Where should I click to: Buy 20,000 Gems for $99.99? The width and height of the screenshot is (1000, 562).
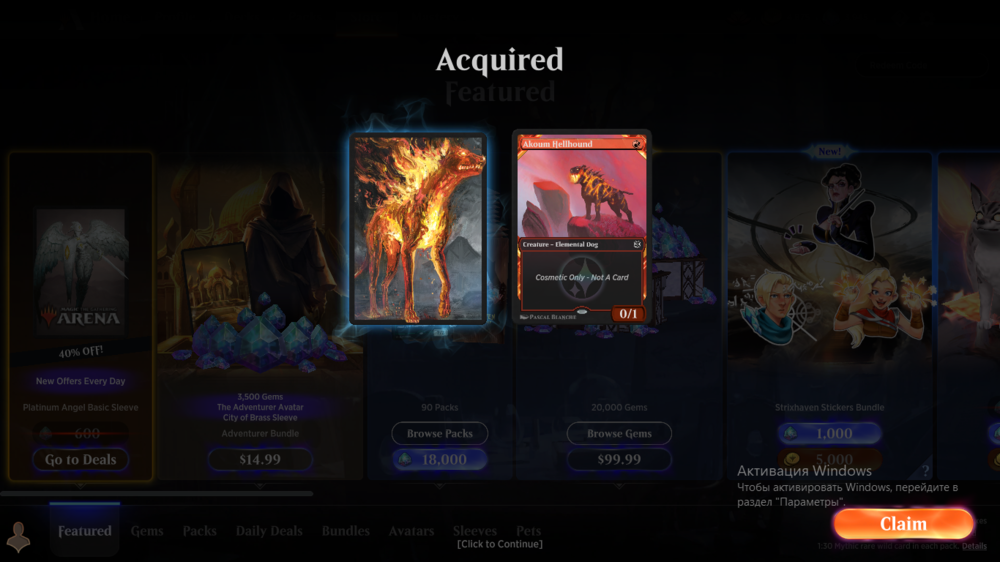(619, 460)
